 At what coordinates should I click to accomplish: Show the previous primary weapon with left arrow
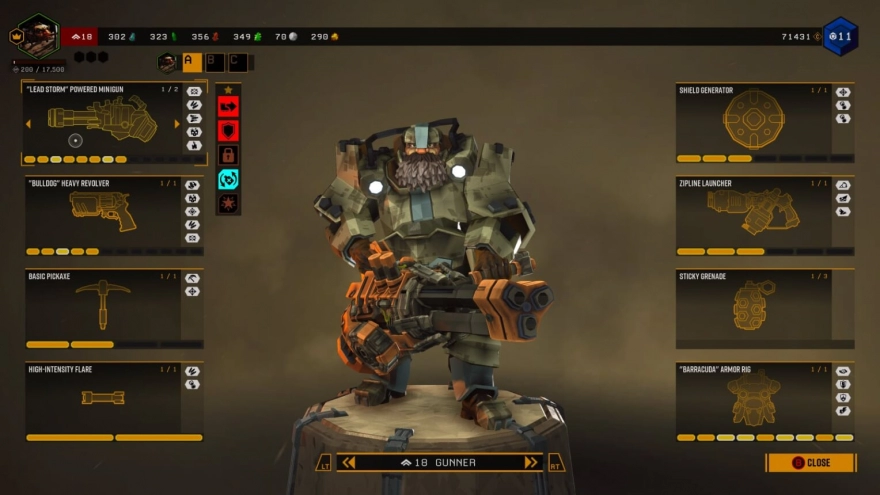pos(28,124)
